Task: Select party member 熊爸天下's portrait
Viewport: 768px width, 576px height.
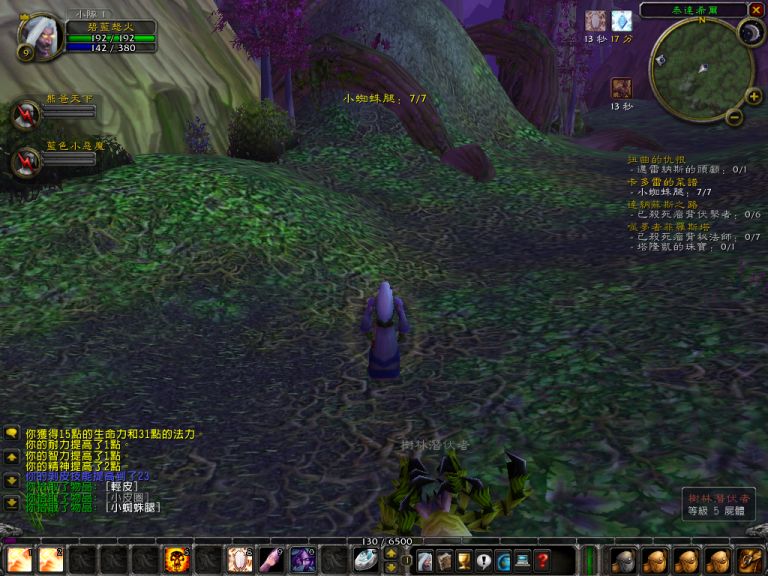Action: coord(25,115)
